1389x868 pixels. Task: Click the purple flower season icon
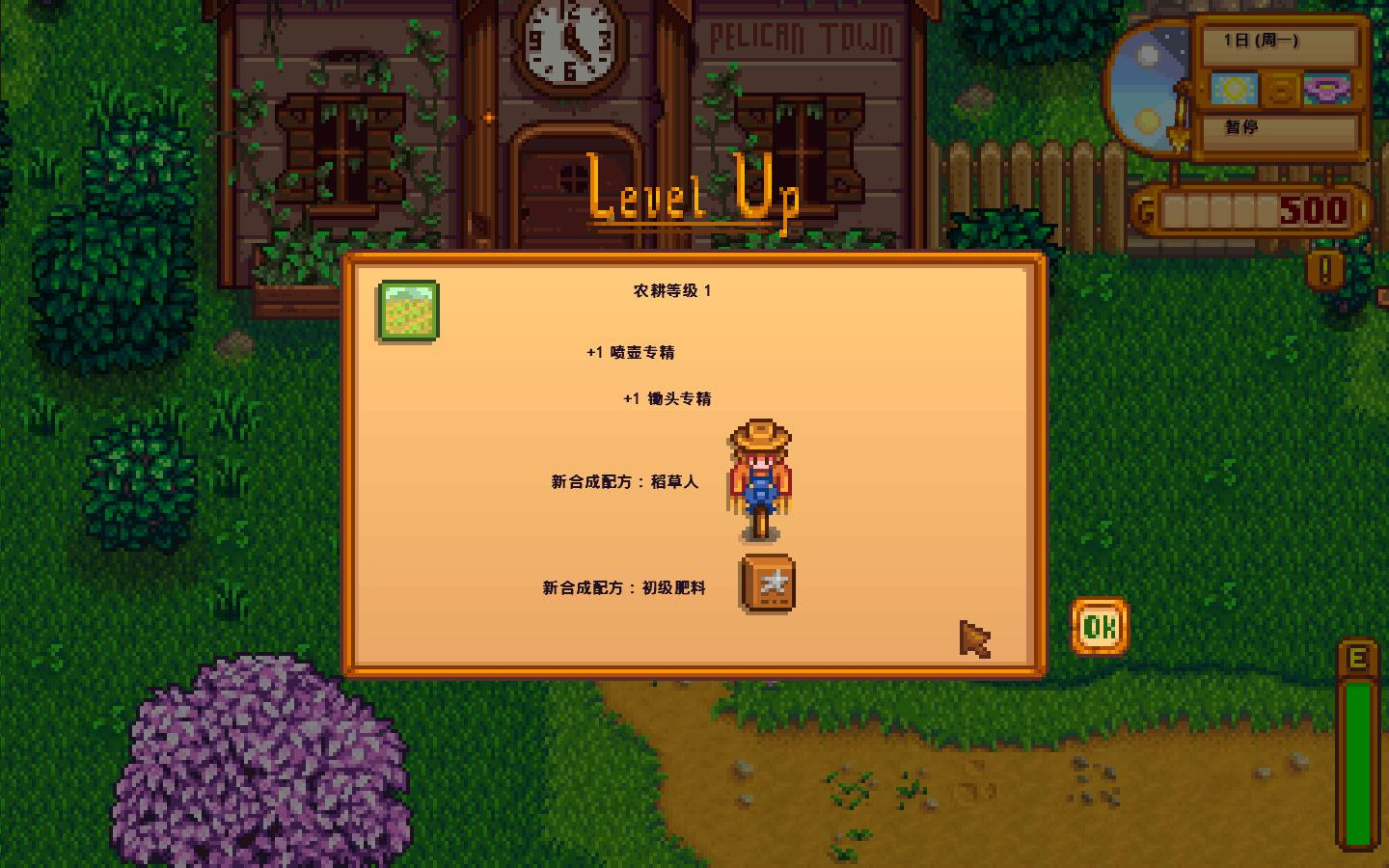pos(1326,89)
